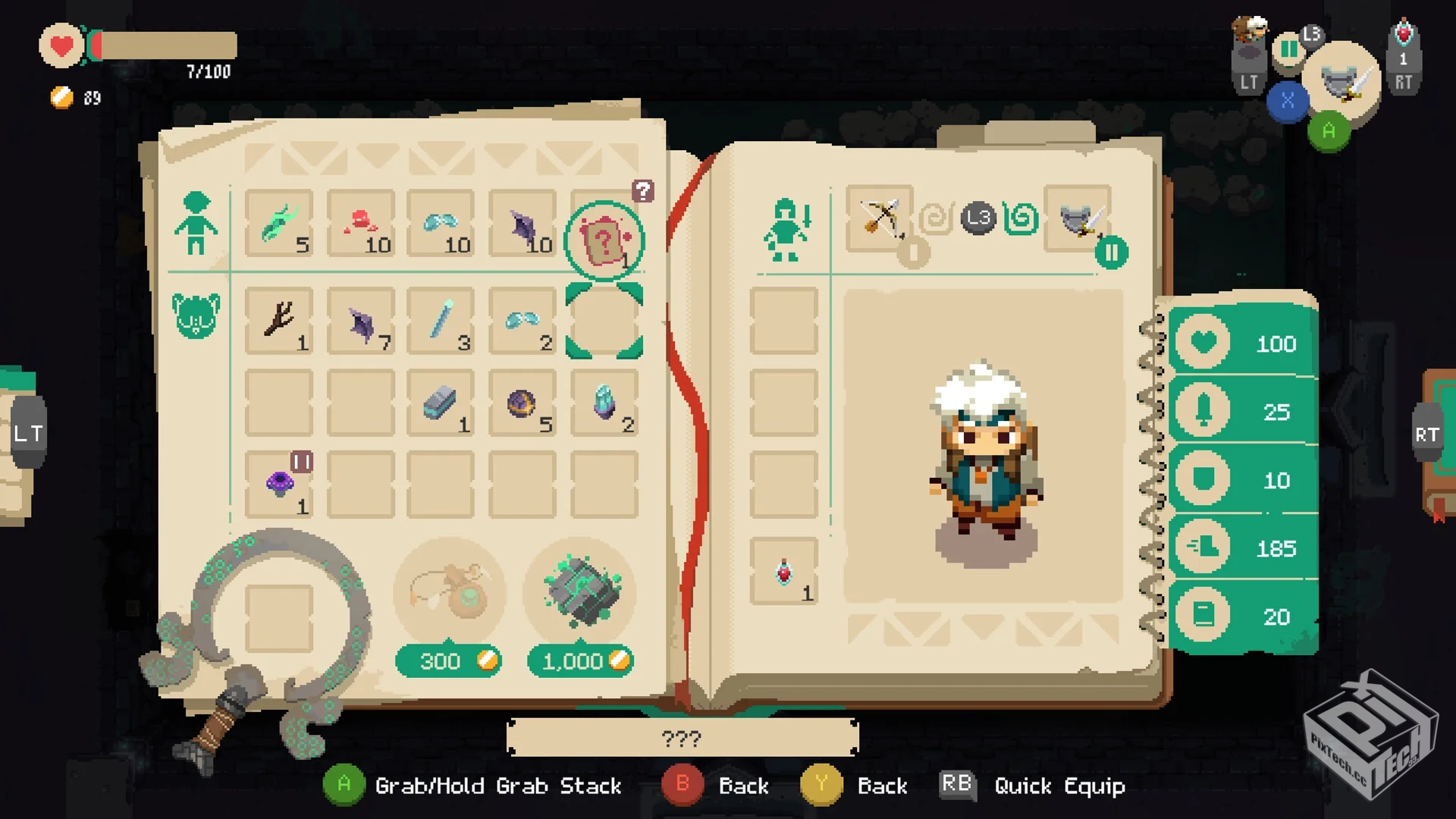Screen dimensions: 1456x819
Task: Activate the 1,000 gold merchant emblem
Action: pyautogui.click(x=581, y=592)
